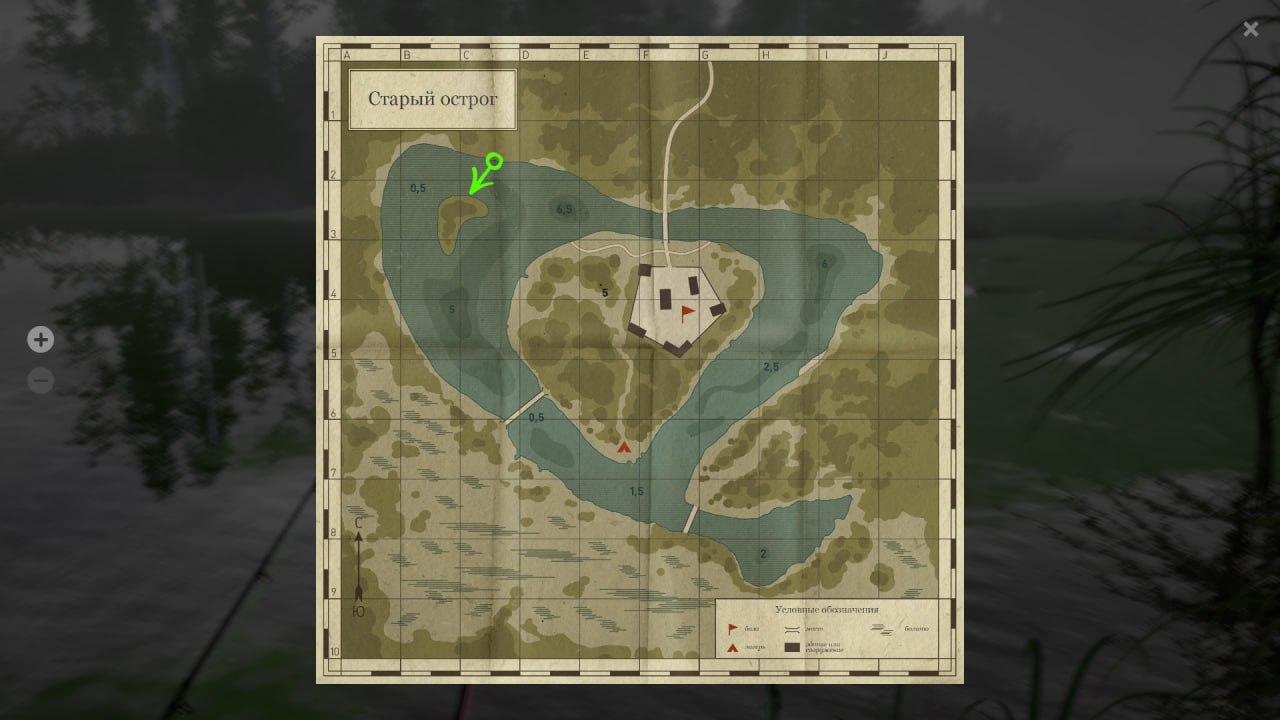Click the 'Старый острог' title plaque
The height and width of the screenshot is (720, 1280).
click(433, 100)
